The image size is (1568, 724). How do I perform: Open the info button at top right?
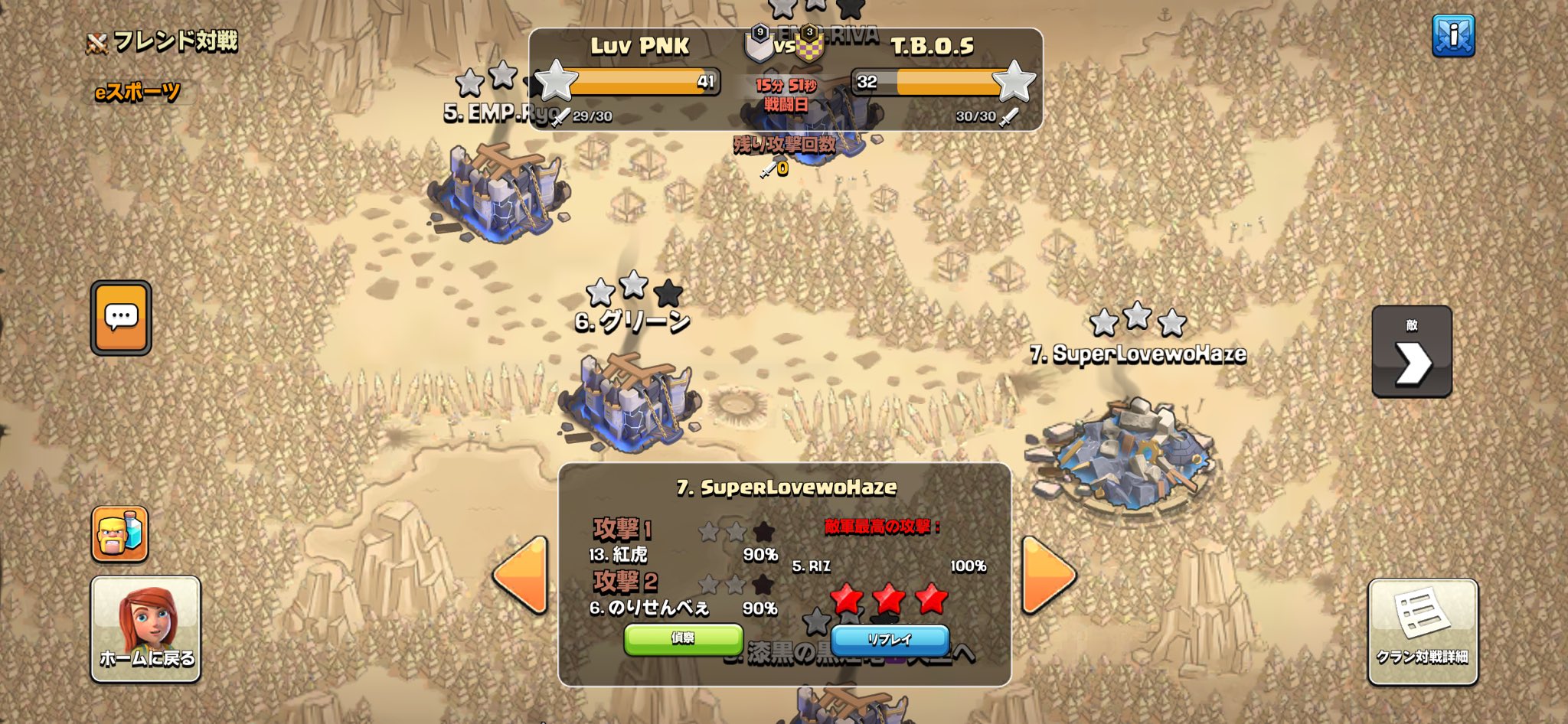coord(1452,36)
